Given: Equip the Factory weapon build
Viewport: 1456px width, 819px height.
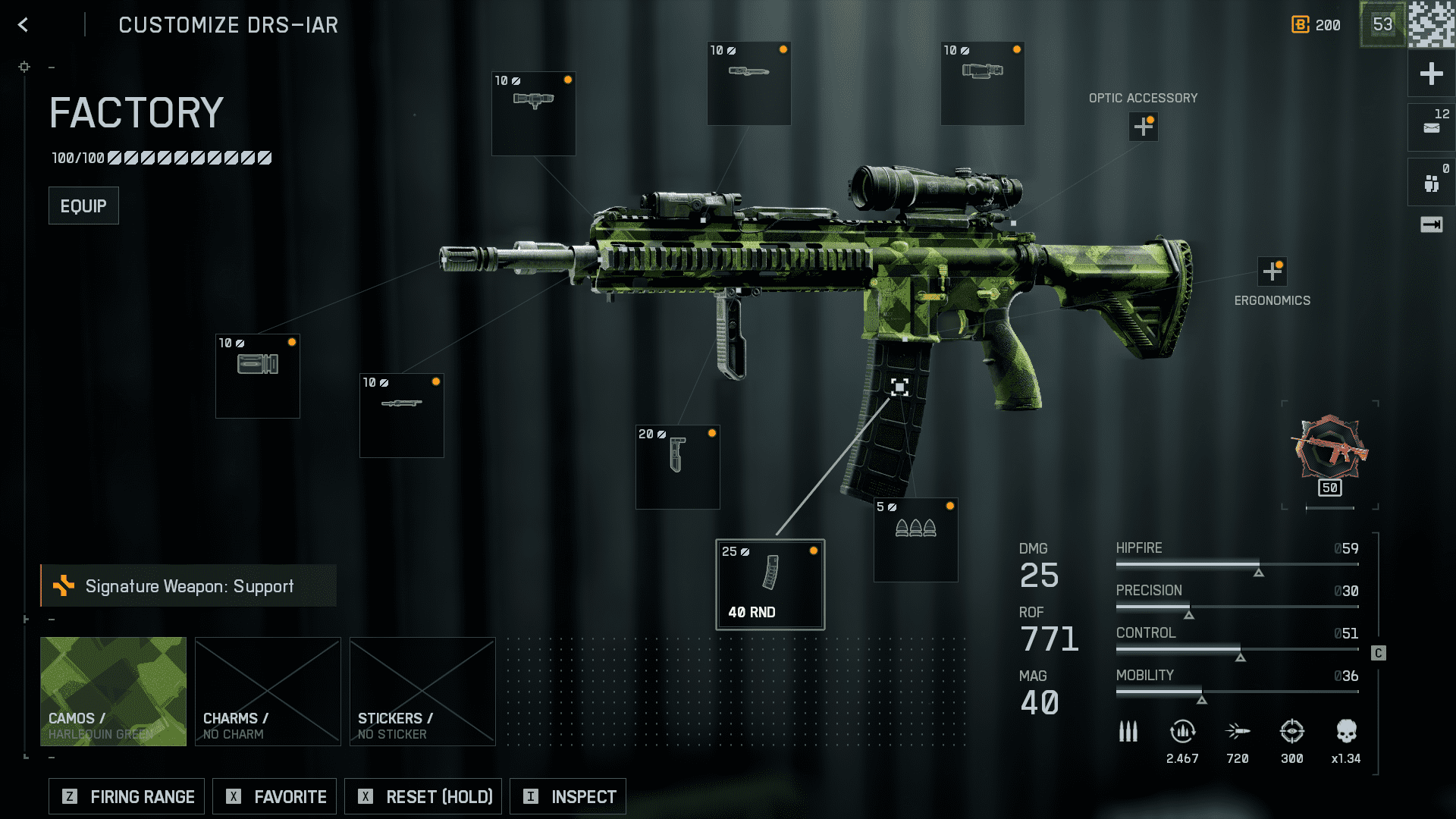Looking at the screenshot, I should coord(83,206).
